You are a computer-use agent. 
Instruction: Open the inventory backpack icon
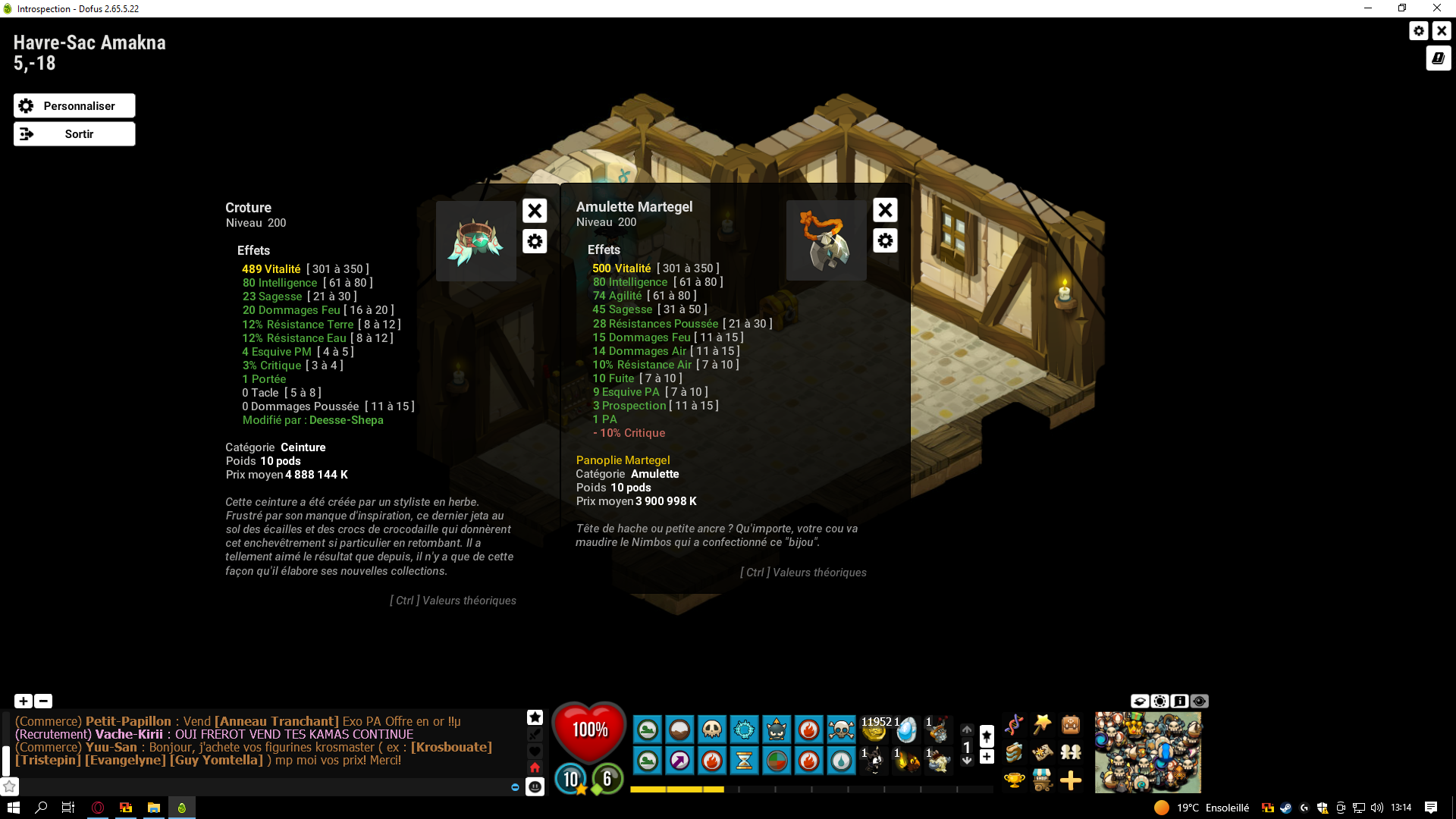coord(1071,725)
